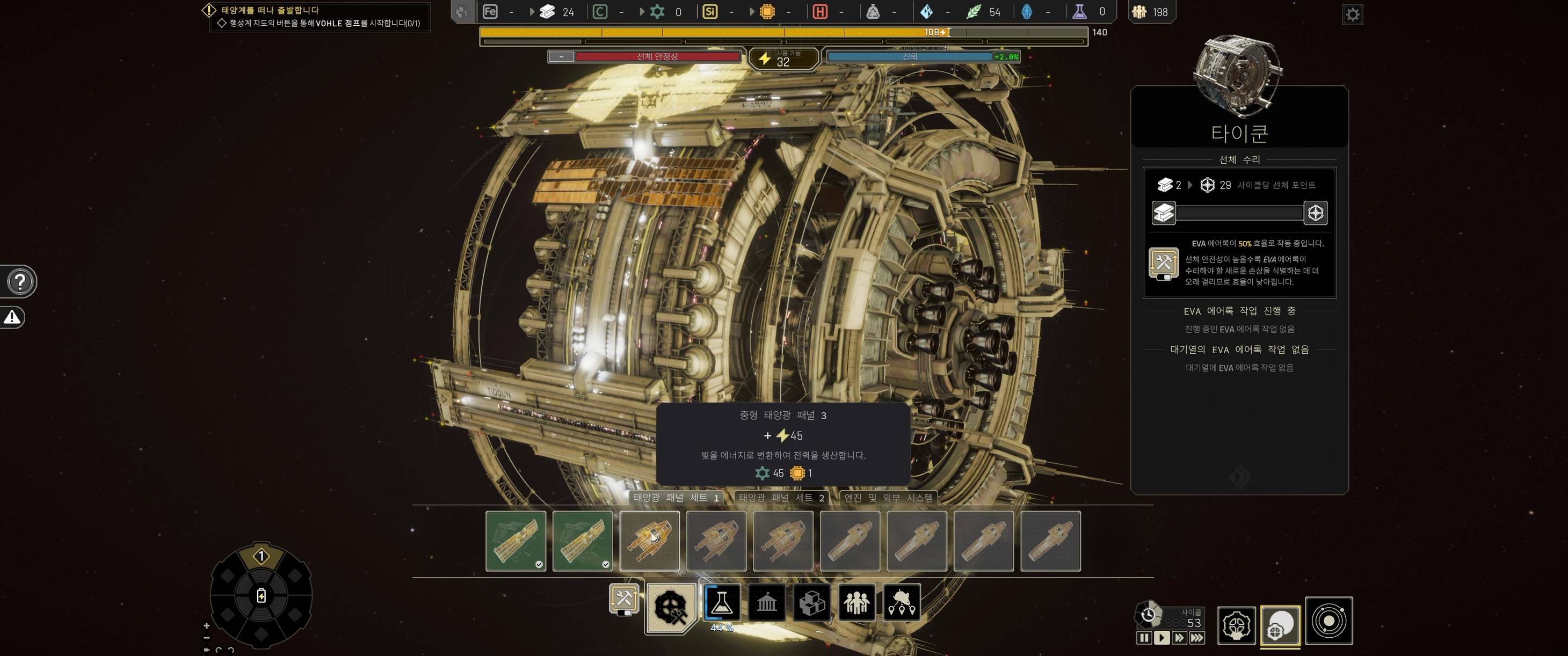Viewport: 1568px width, 656px height.
Task: Click the hull repair crosshair button
Action: (x=1316, y=213)
